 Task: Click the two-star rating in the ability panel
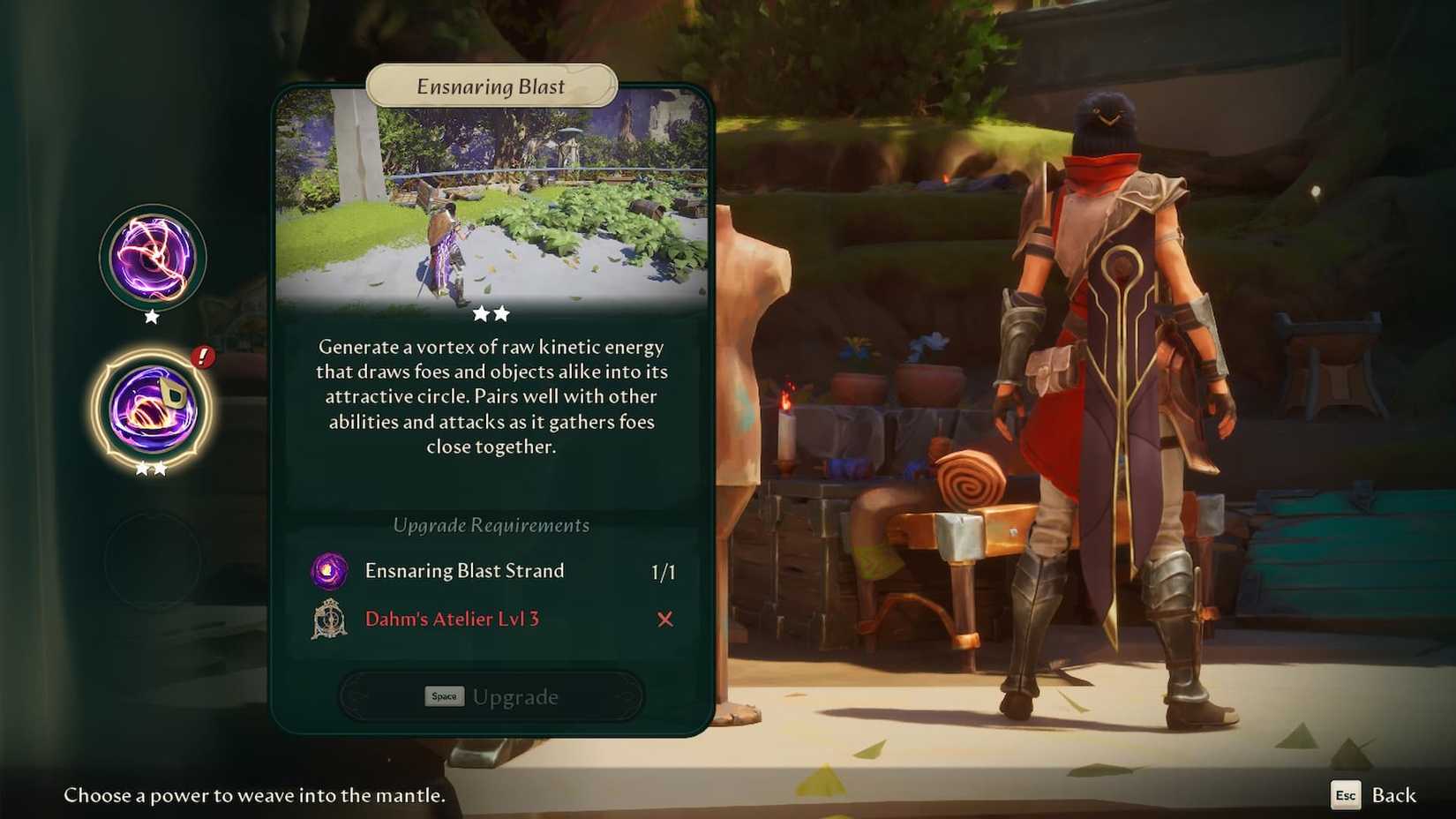(x=492, y=312)
